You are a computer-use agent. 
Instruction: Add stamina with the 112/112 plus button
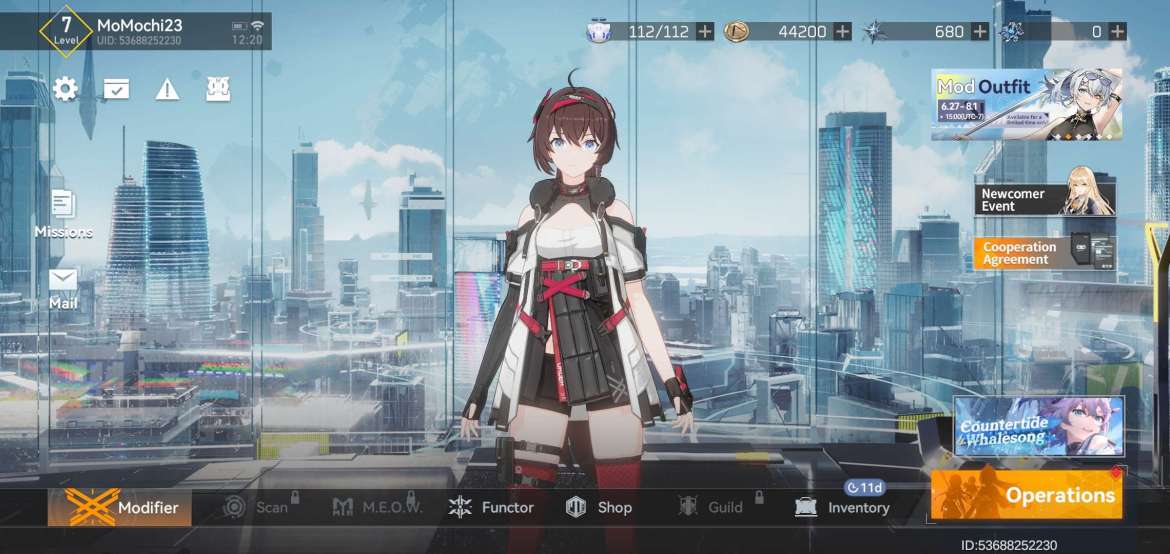pyautogui.click(x=705, y=31)
